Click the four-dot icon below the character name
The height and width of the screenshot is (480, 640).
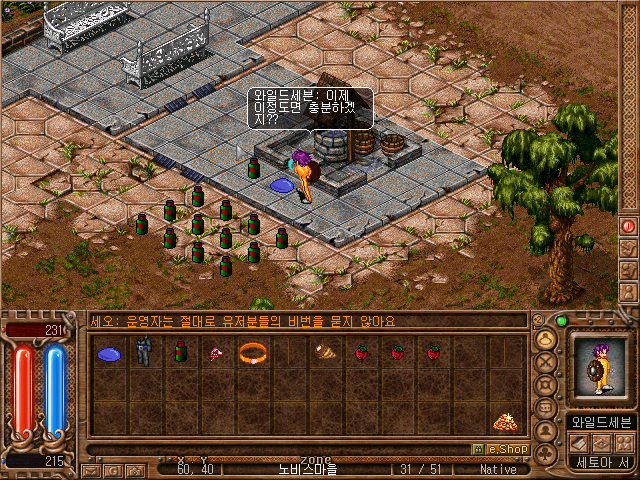(622, 442)
